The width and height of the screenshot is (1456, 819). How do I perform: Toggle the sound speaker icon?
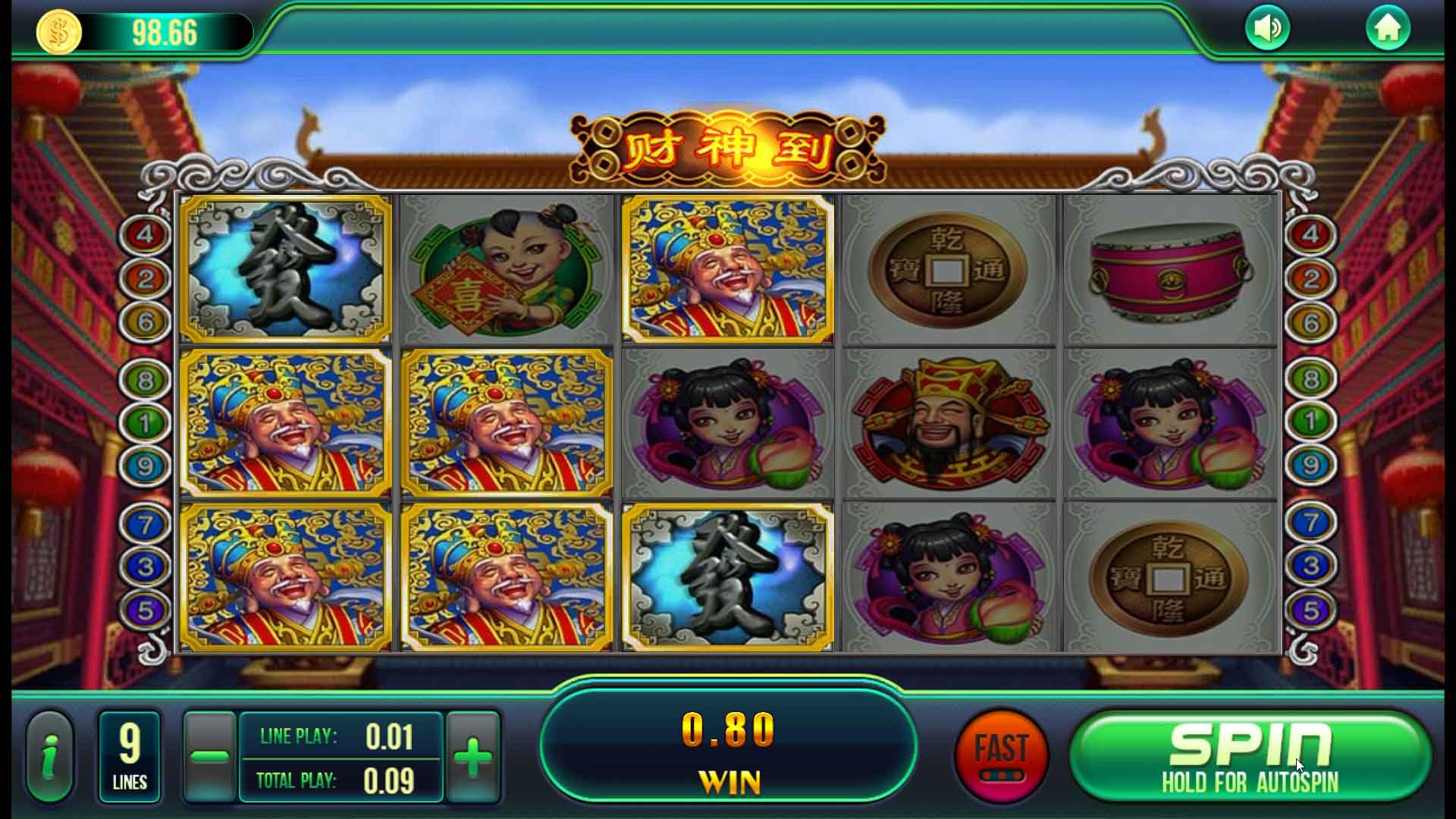click(x=1267, y=29)
